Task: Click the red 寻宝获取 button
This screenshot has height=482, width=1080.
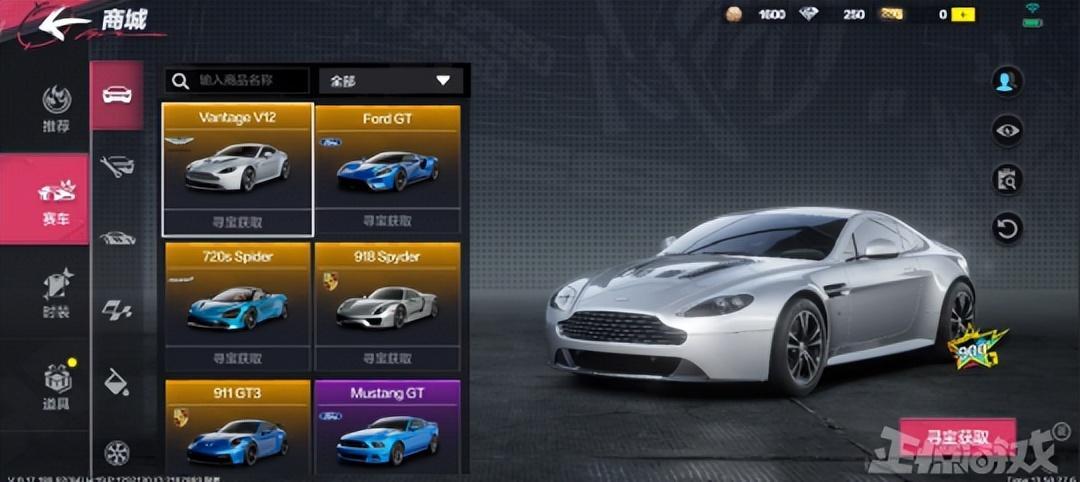Action: click(x=957, y=437)
